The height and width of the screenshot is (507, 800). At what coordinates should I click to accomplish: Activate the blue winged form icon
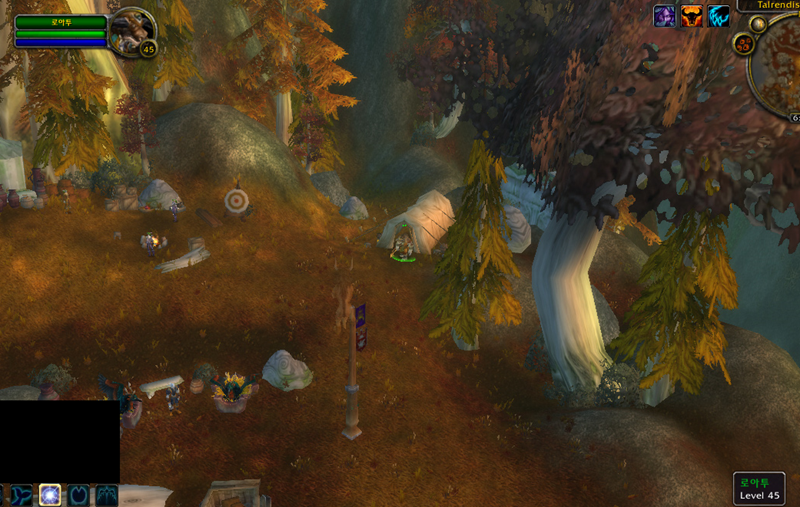pos(106,495)
